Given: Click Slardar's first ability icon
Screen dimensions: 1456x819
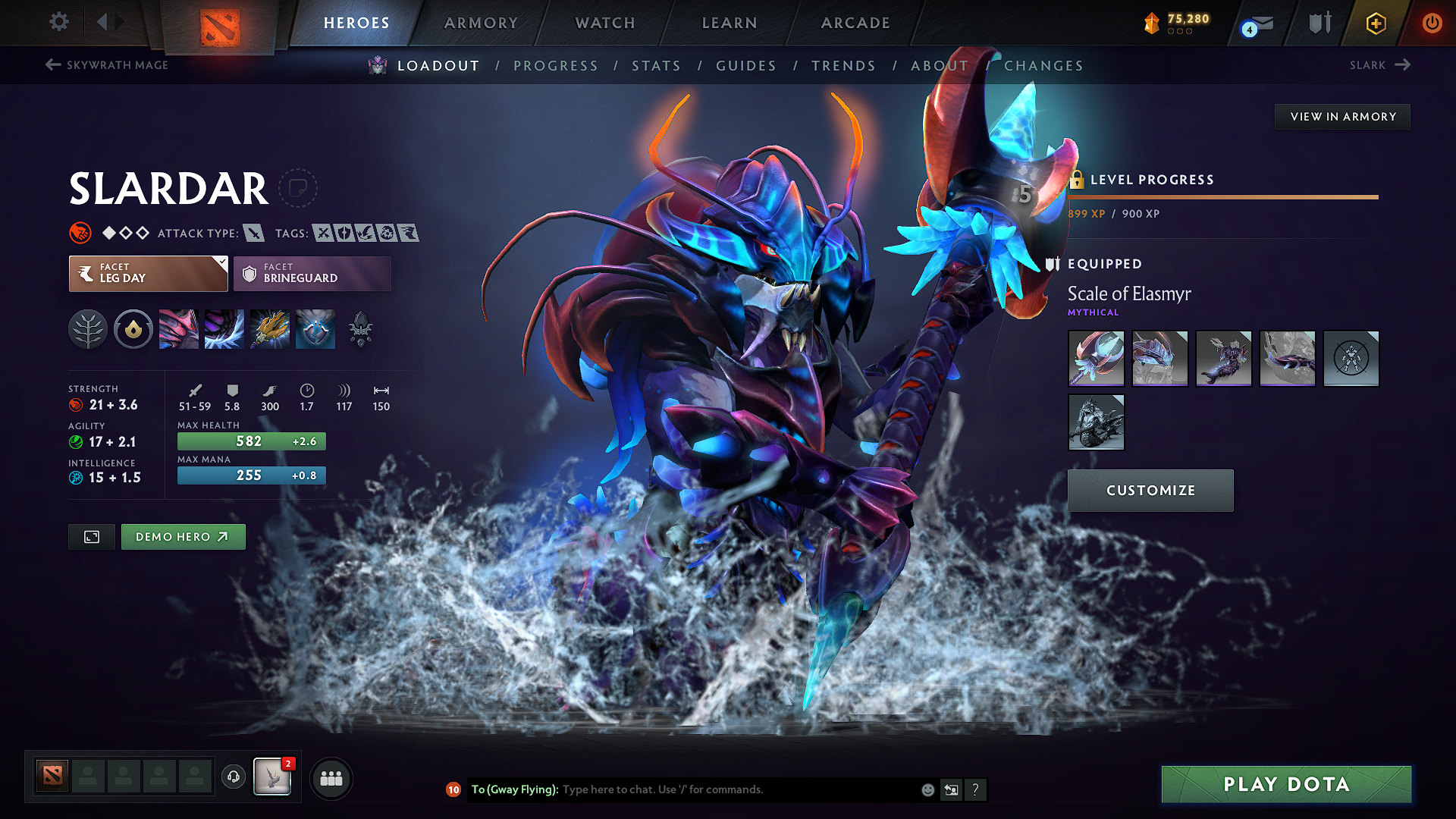Looking at the screenshot, I should (179, 329).
